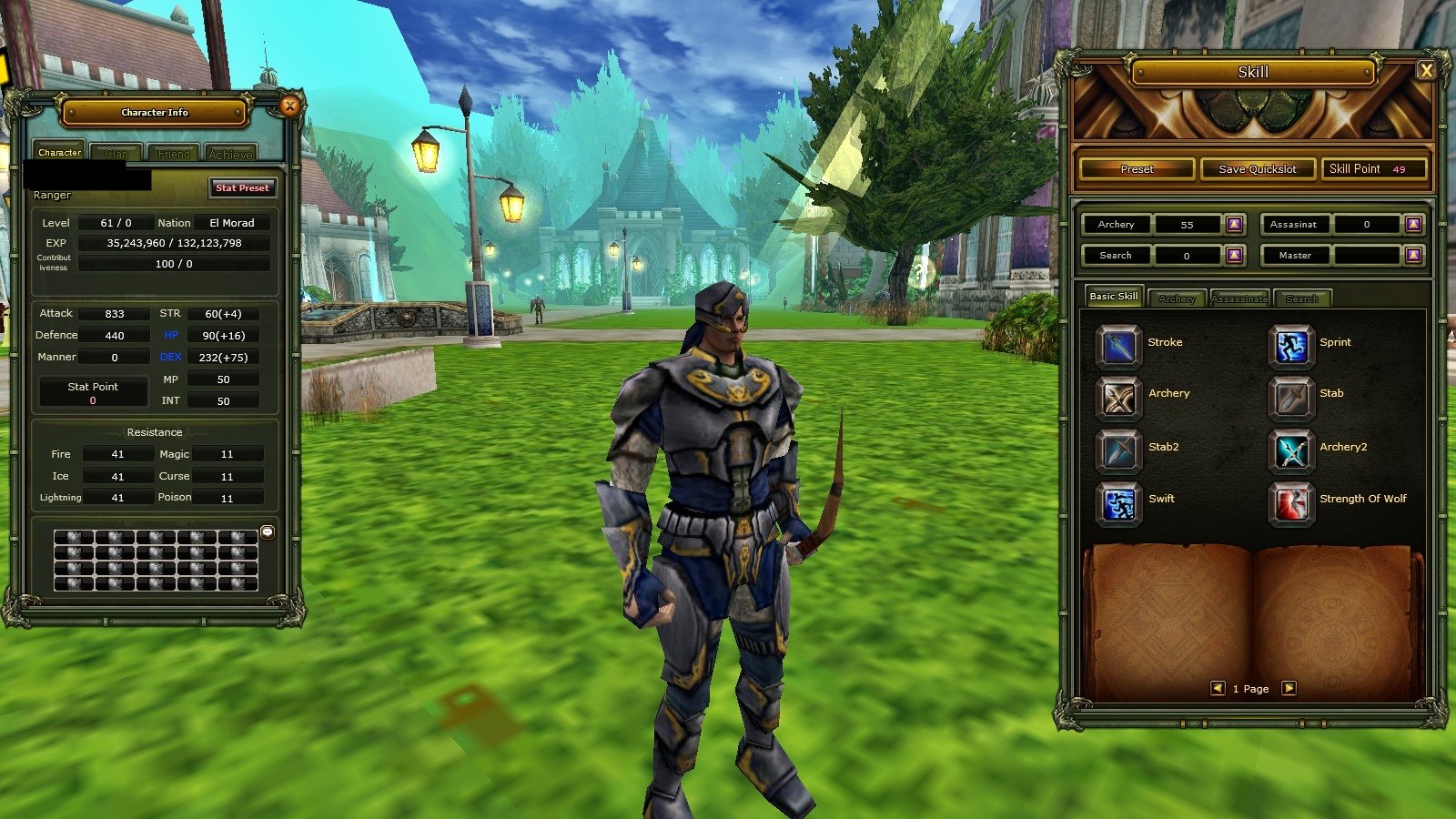The height and width of the screenshot is (819, 1456).
Task: Switch to the Assassinate skill tab
Action: [x=1239, y=298]
